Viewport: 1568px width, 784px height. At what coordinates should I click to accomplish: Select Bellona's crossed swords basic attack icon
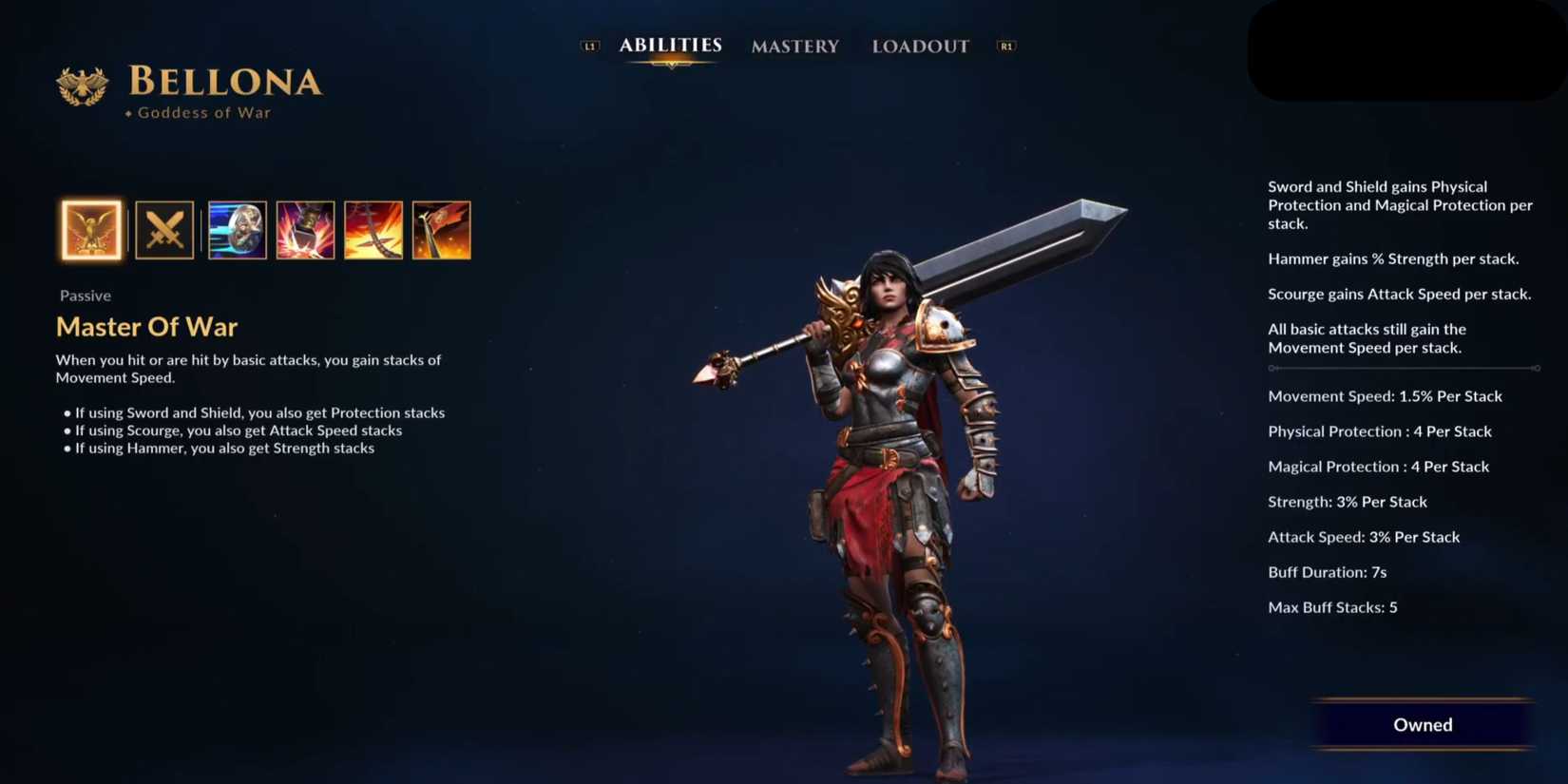(x=163, y=230)
